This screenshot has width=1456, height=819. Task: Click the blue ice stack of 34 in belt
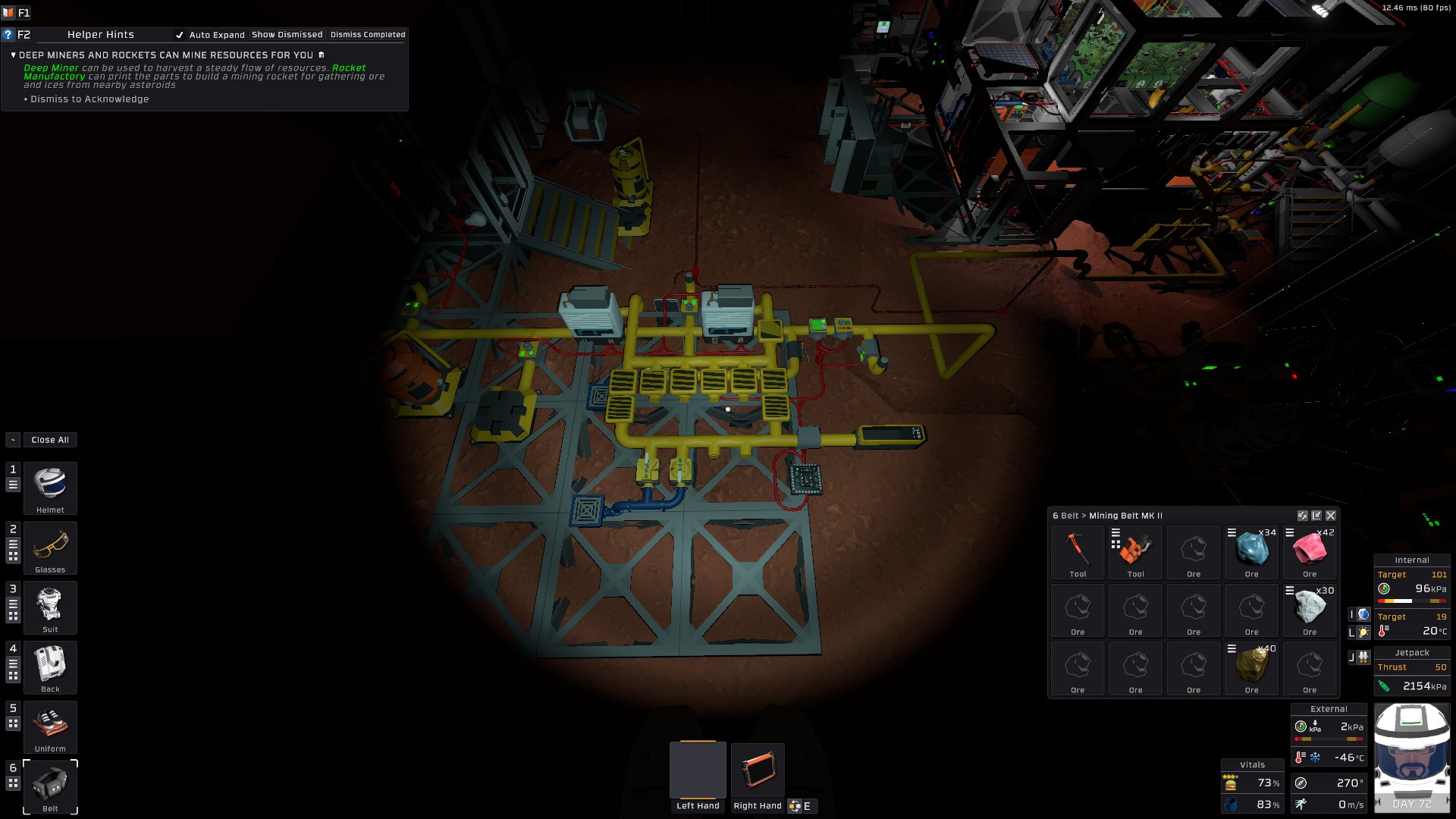pyautogui.click(x=1251, y=550)
